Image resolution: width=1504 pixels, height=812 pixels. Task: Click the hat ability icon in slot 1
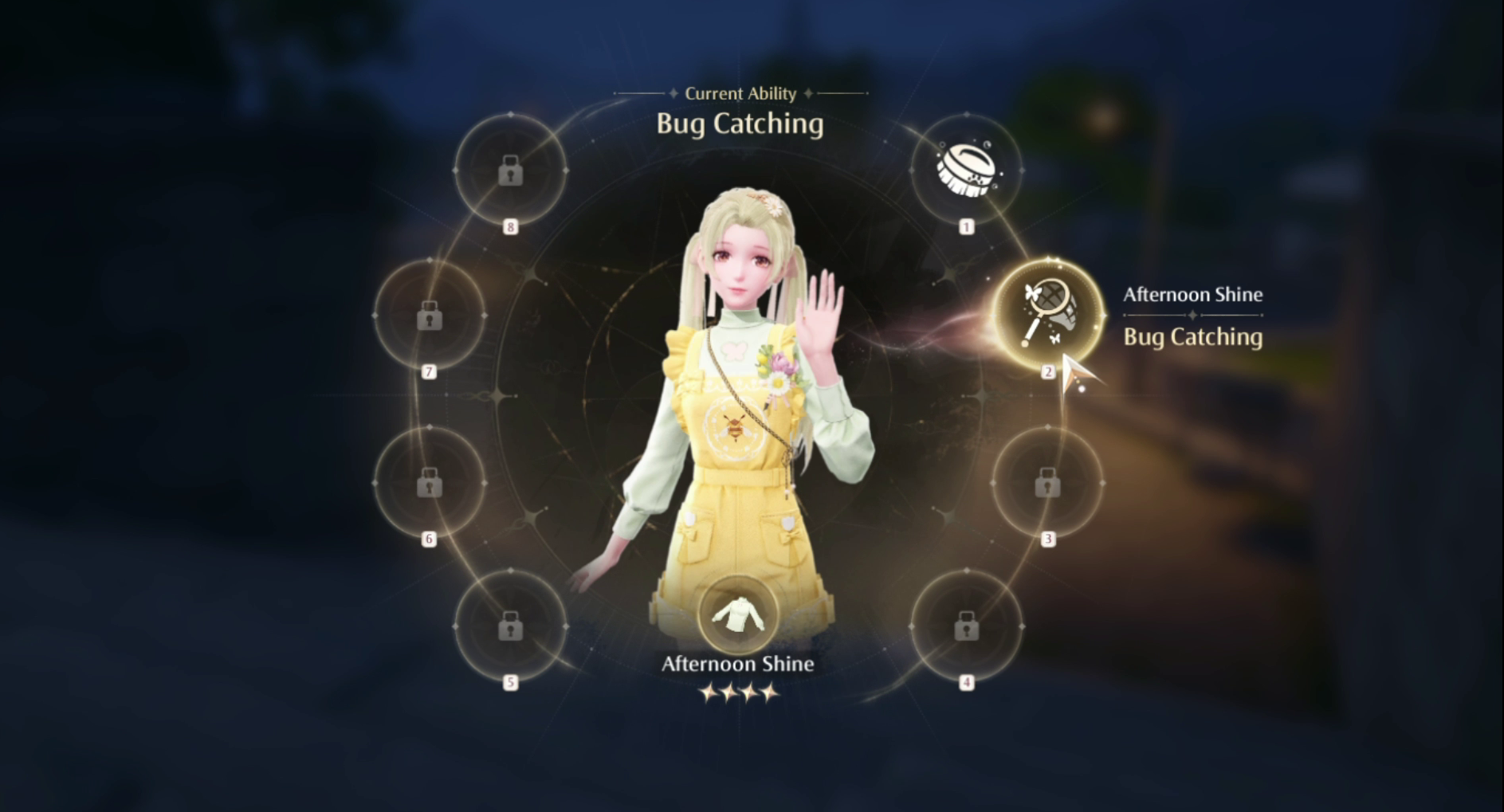click(x=967, y=170)
